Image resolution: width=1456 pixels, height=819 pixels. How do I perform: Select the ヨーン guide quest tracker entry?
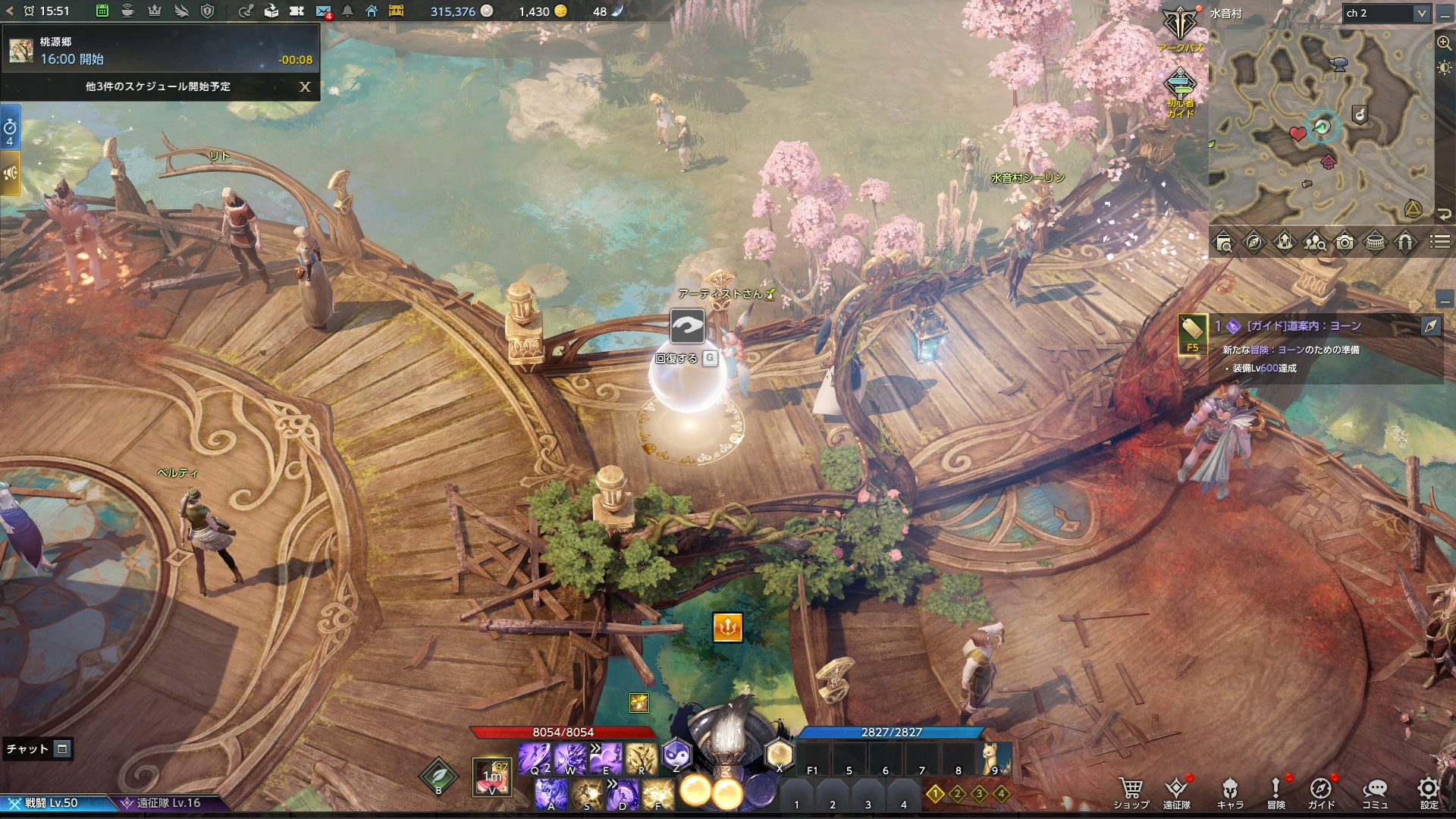click(1303, 326)
